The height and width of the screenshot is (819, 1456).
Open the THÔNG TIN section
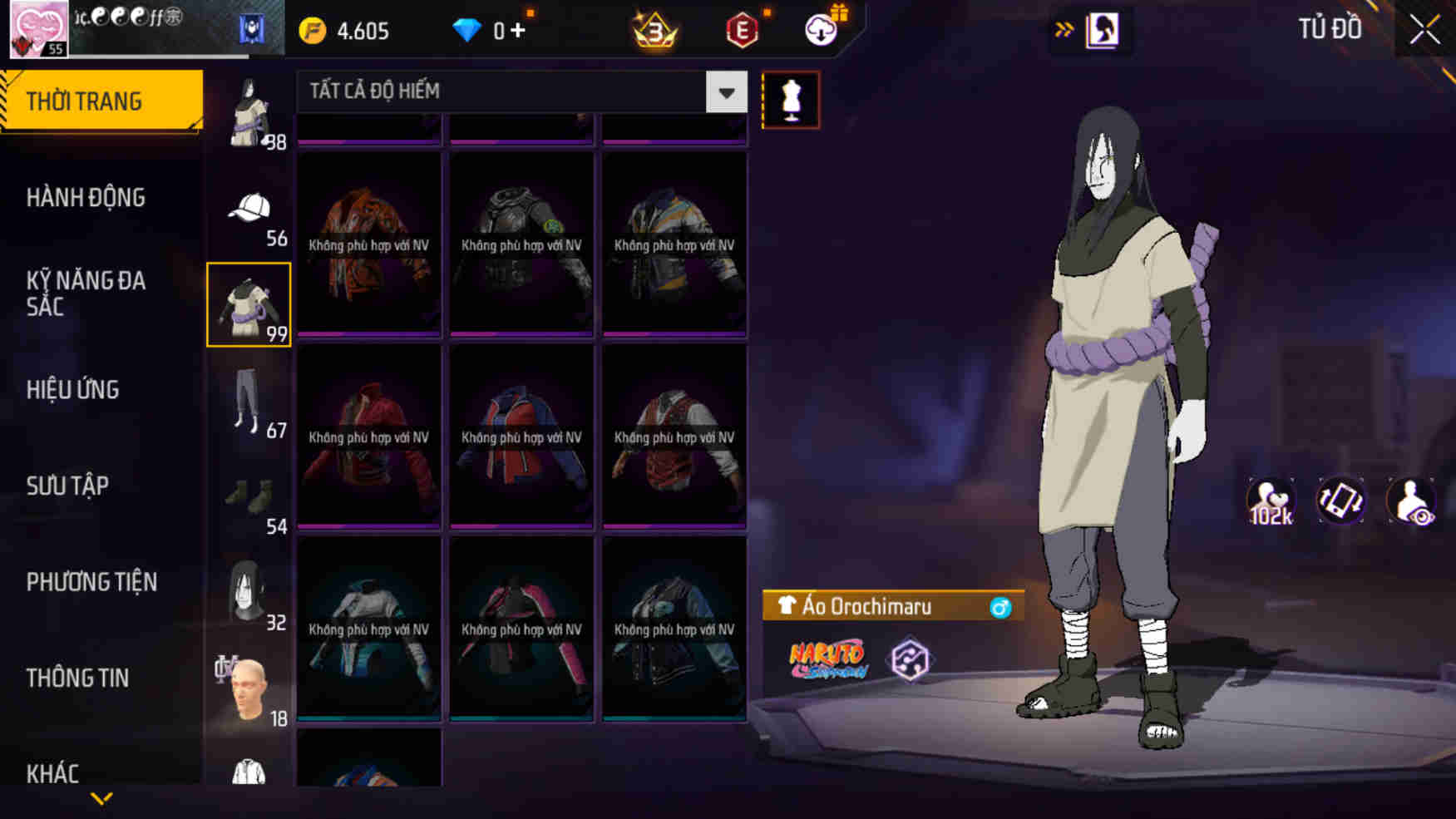click(x=79, y=678)
